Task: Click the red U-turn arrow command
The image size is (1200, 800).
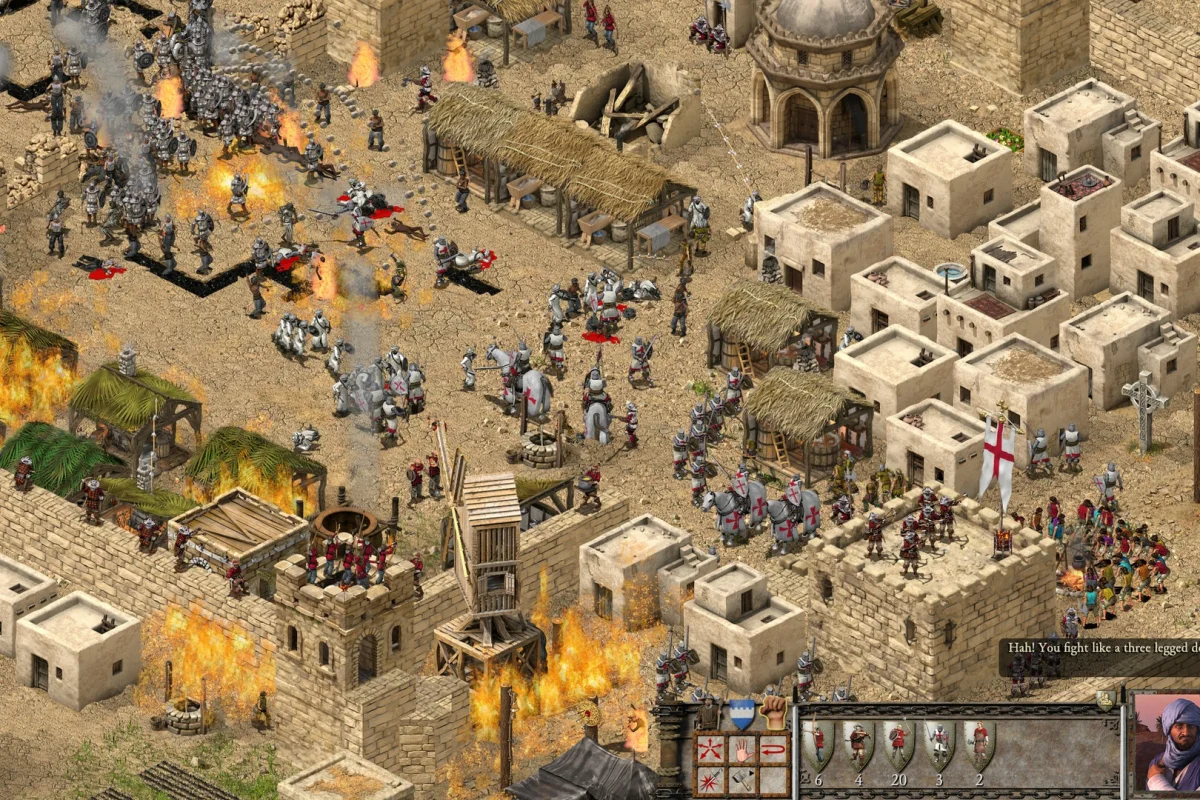Action: 772,747
